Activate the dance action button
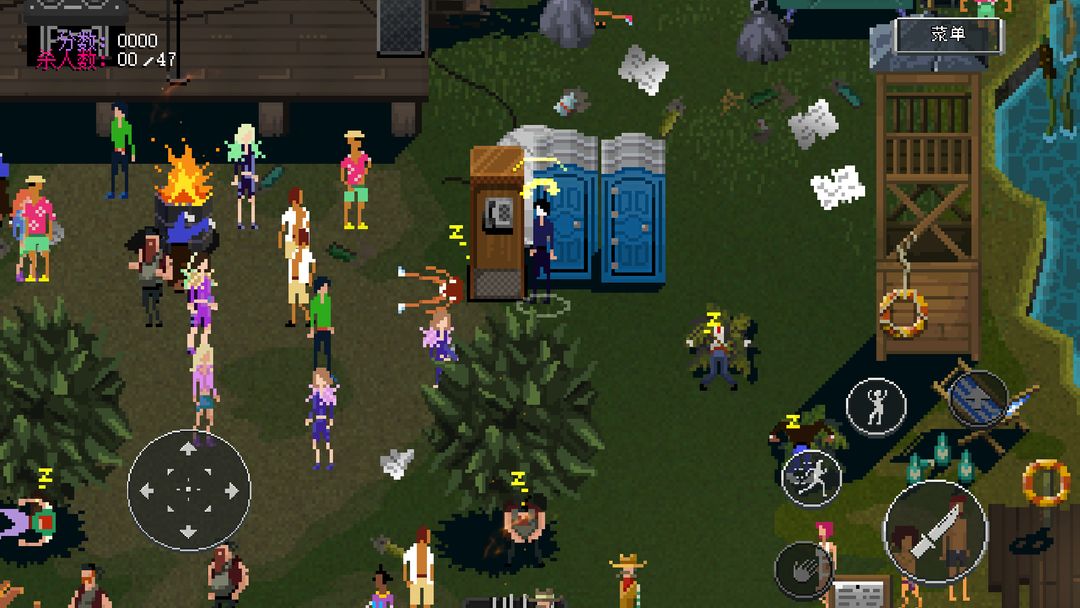The height and width of the screenshot is (608, 1080). 876,407
